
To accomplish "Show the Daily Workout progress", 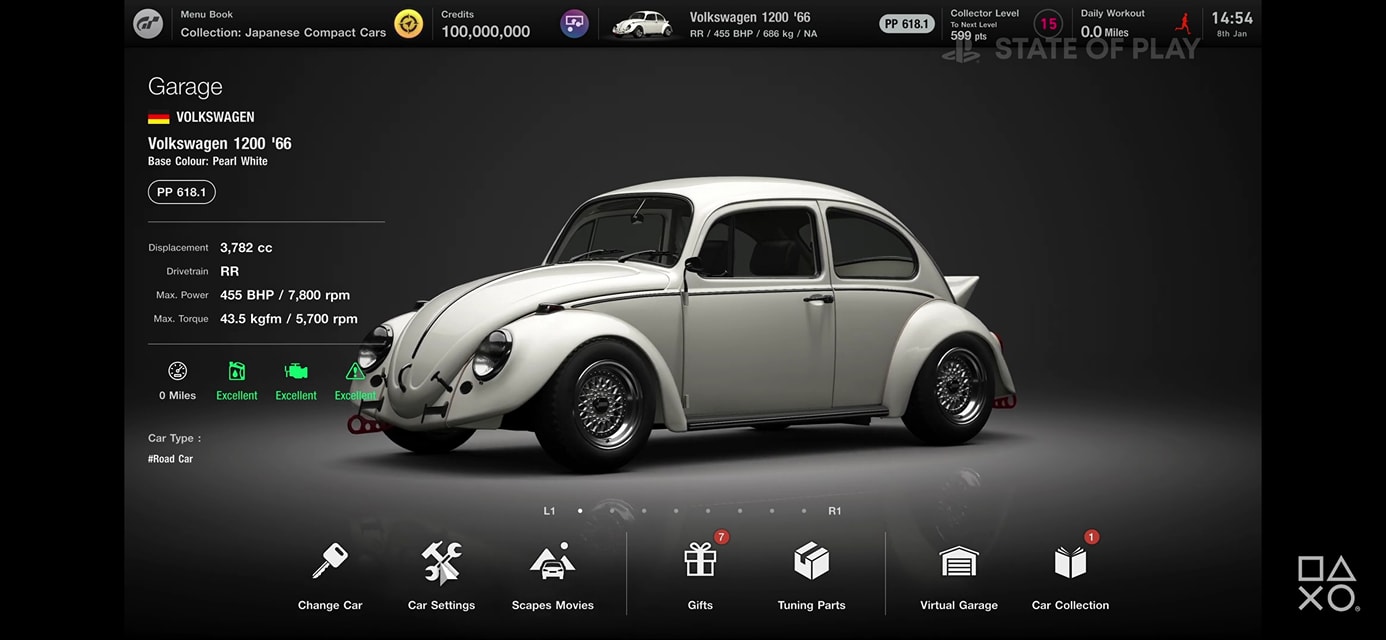I will (1133, 24).
